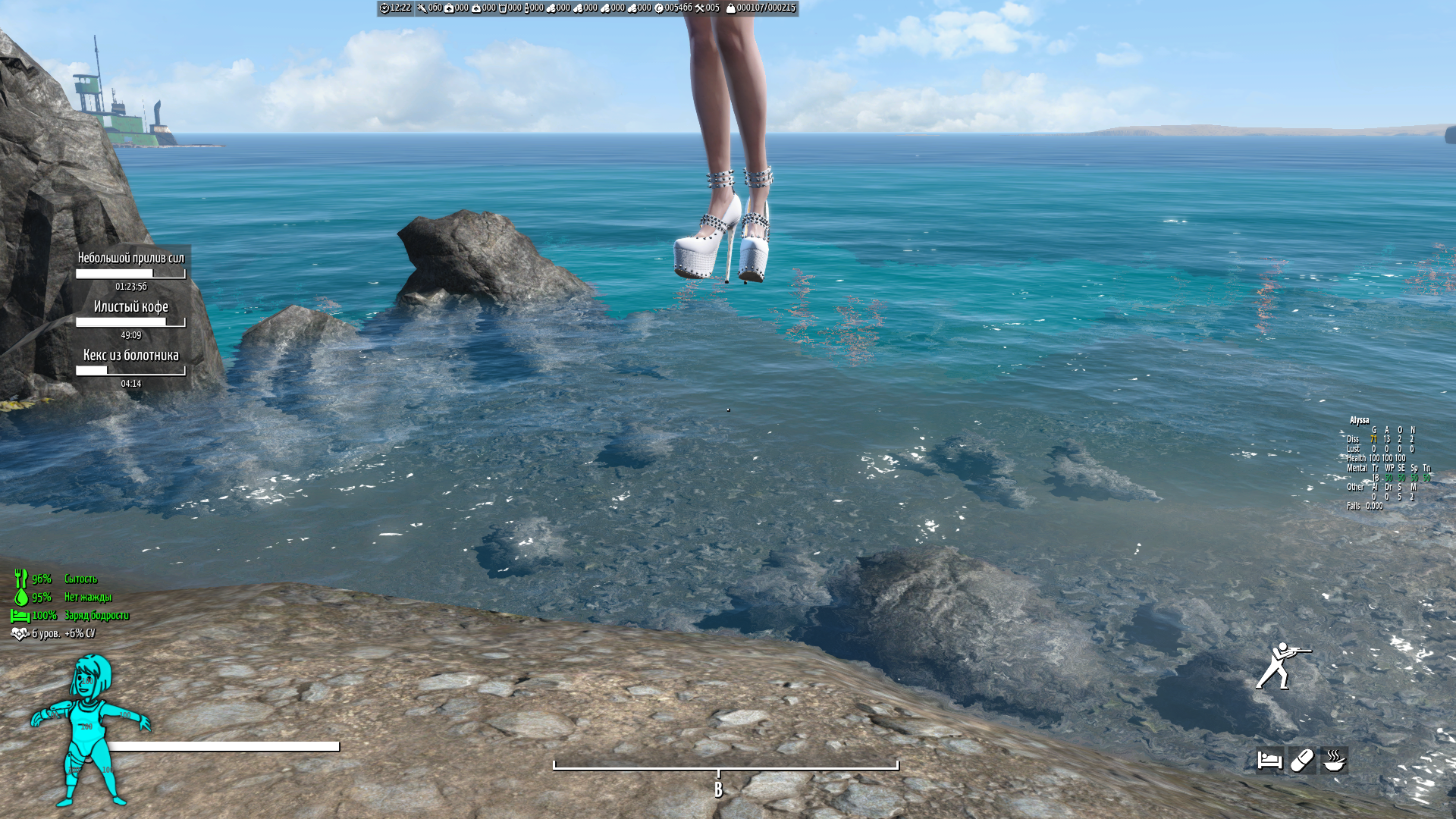Click the 6 уров. +6% CV label
This screenshot has height=819, width=1456.
tap(64, 634)
